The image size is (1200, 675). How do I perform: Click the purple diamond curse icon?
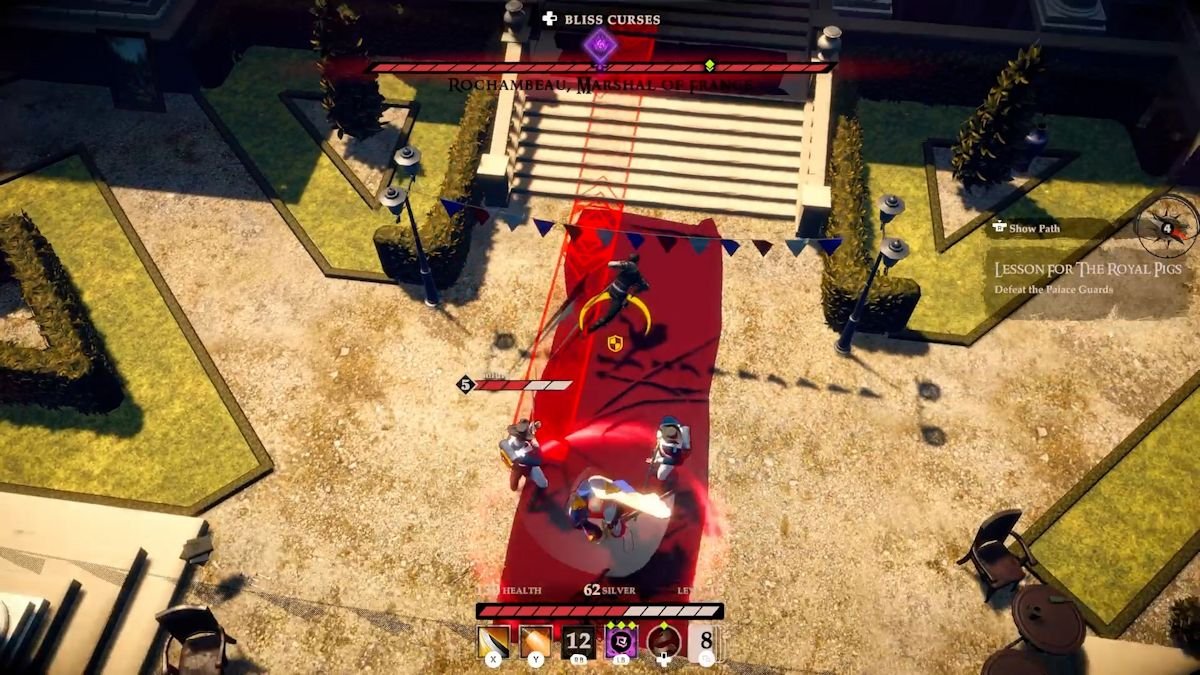[599, 43]
